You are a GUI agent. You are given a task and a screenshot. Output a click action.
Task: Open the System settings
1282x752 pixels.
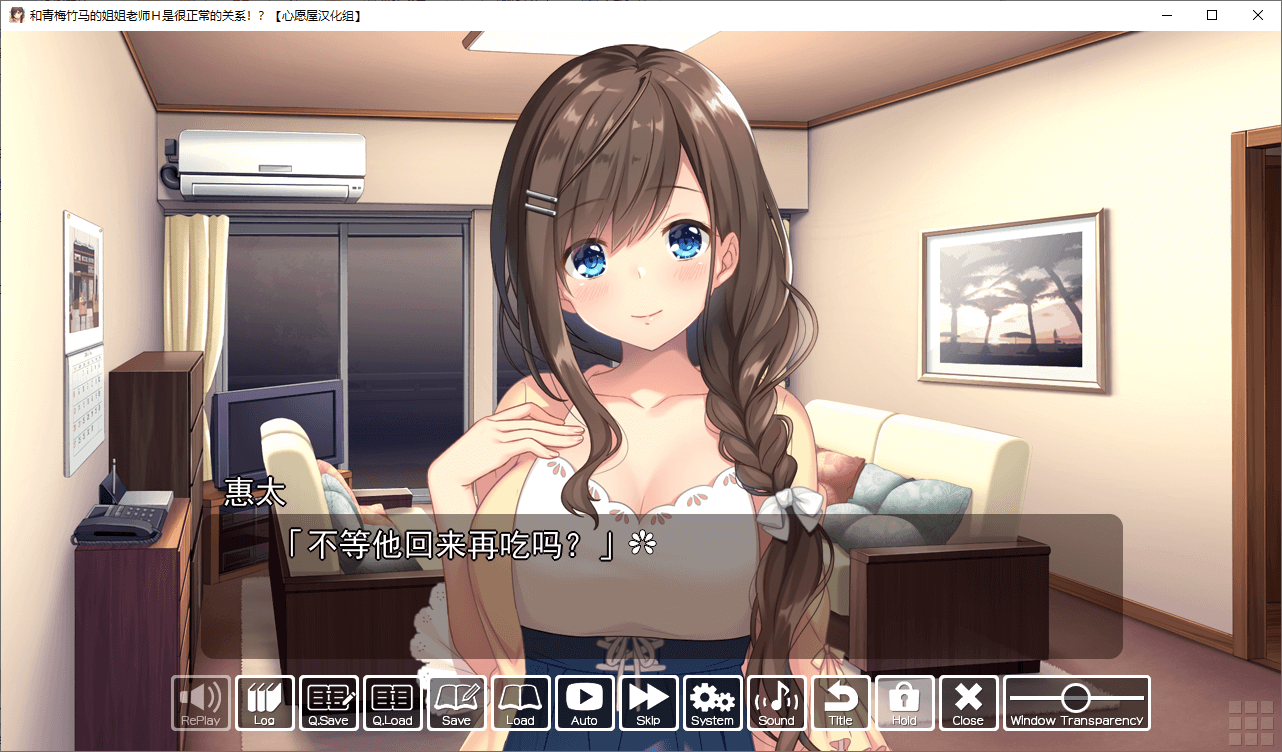pyautogui.click(x=713, y=703)
